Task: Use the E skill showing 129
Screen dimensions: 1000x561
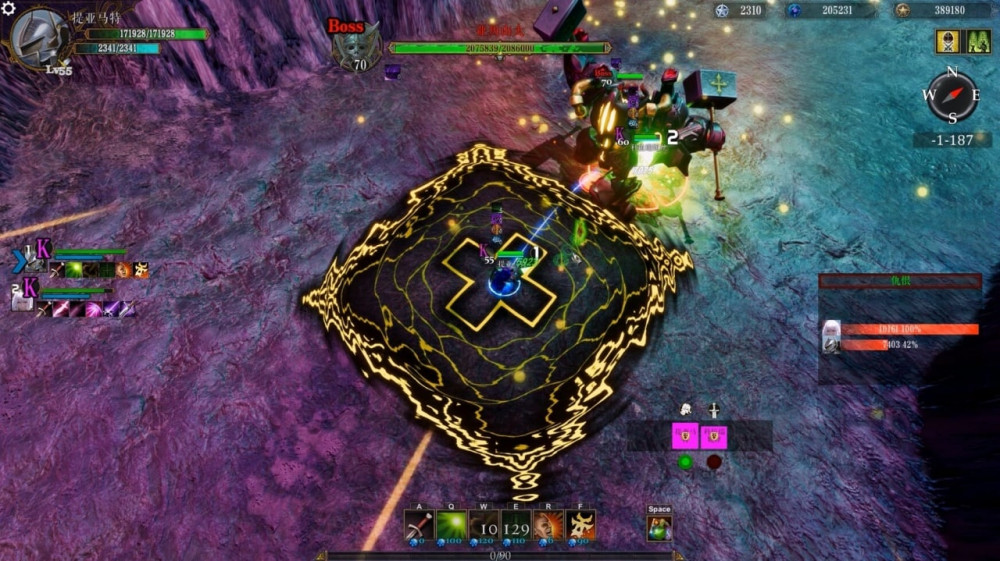Action: (516, 525)
